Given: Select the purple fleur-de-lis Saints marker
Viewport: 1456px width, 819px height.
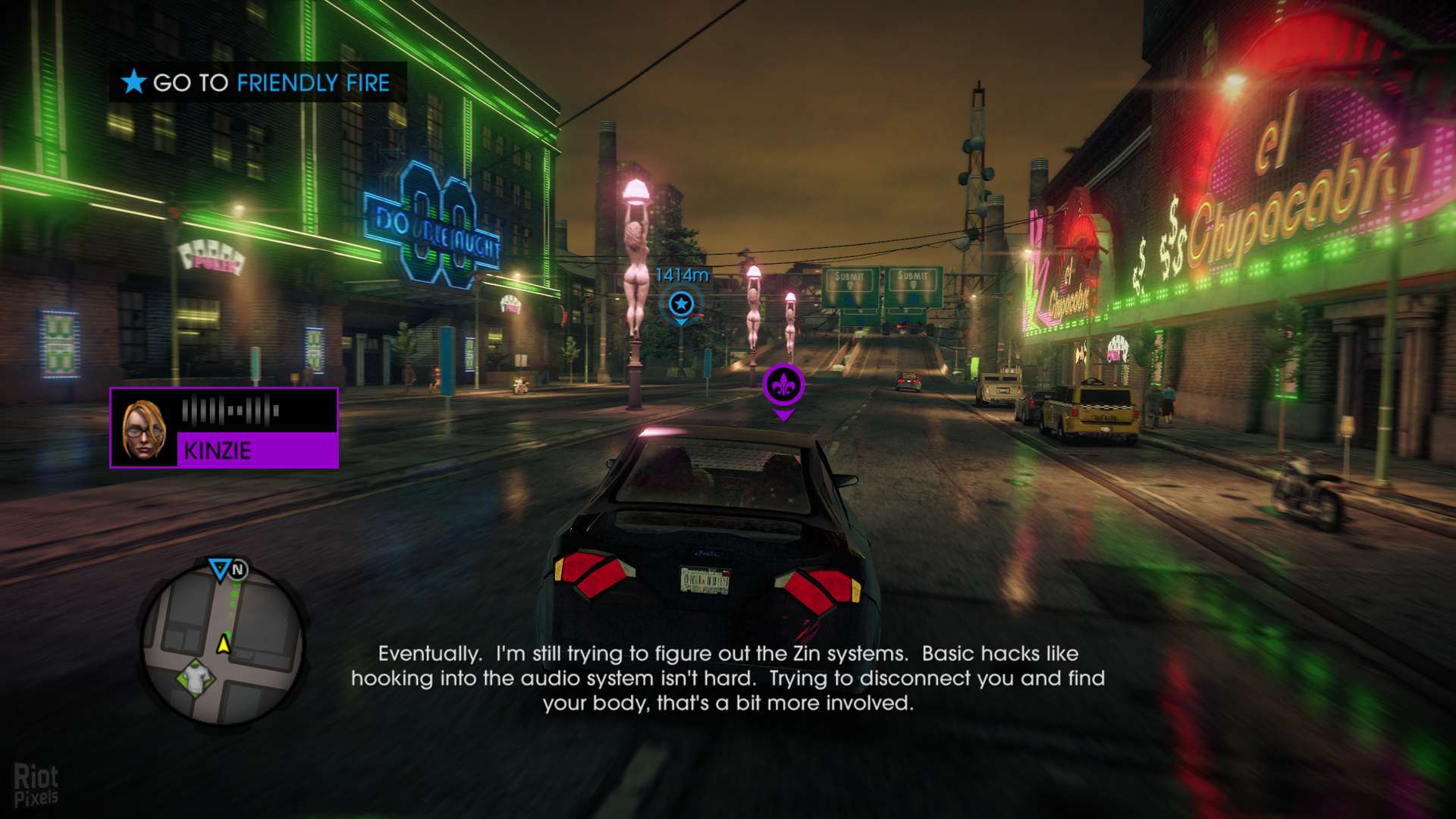Looking at the screenshot, I should 783,386.
